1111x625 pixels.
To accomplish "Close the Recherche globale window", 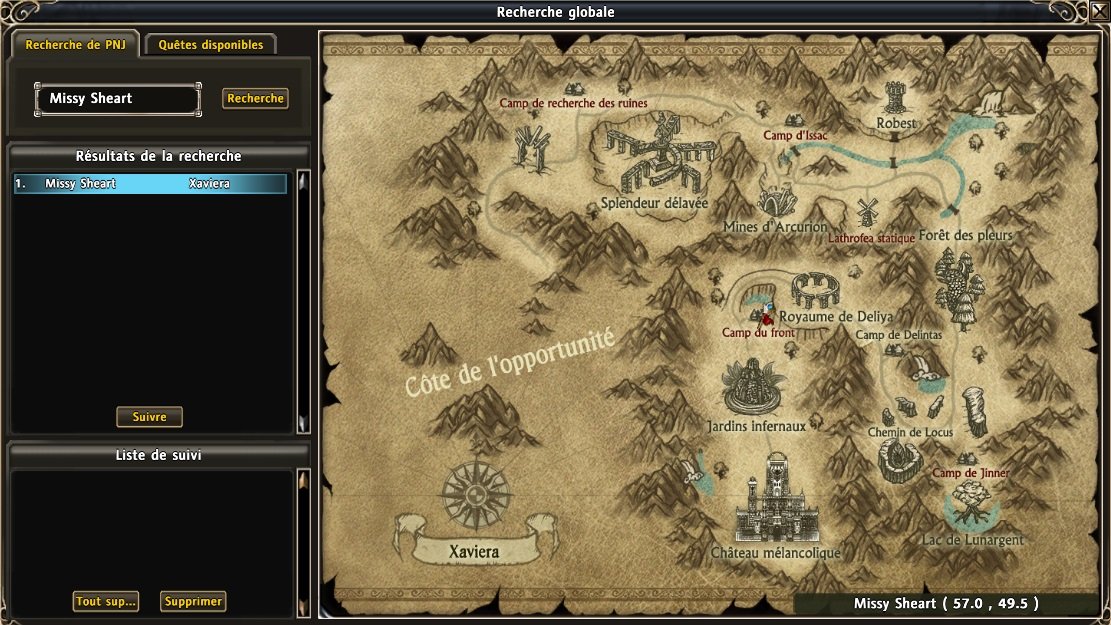I will coord(1099,12).
